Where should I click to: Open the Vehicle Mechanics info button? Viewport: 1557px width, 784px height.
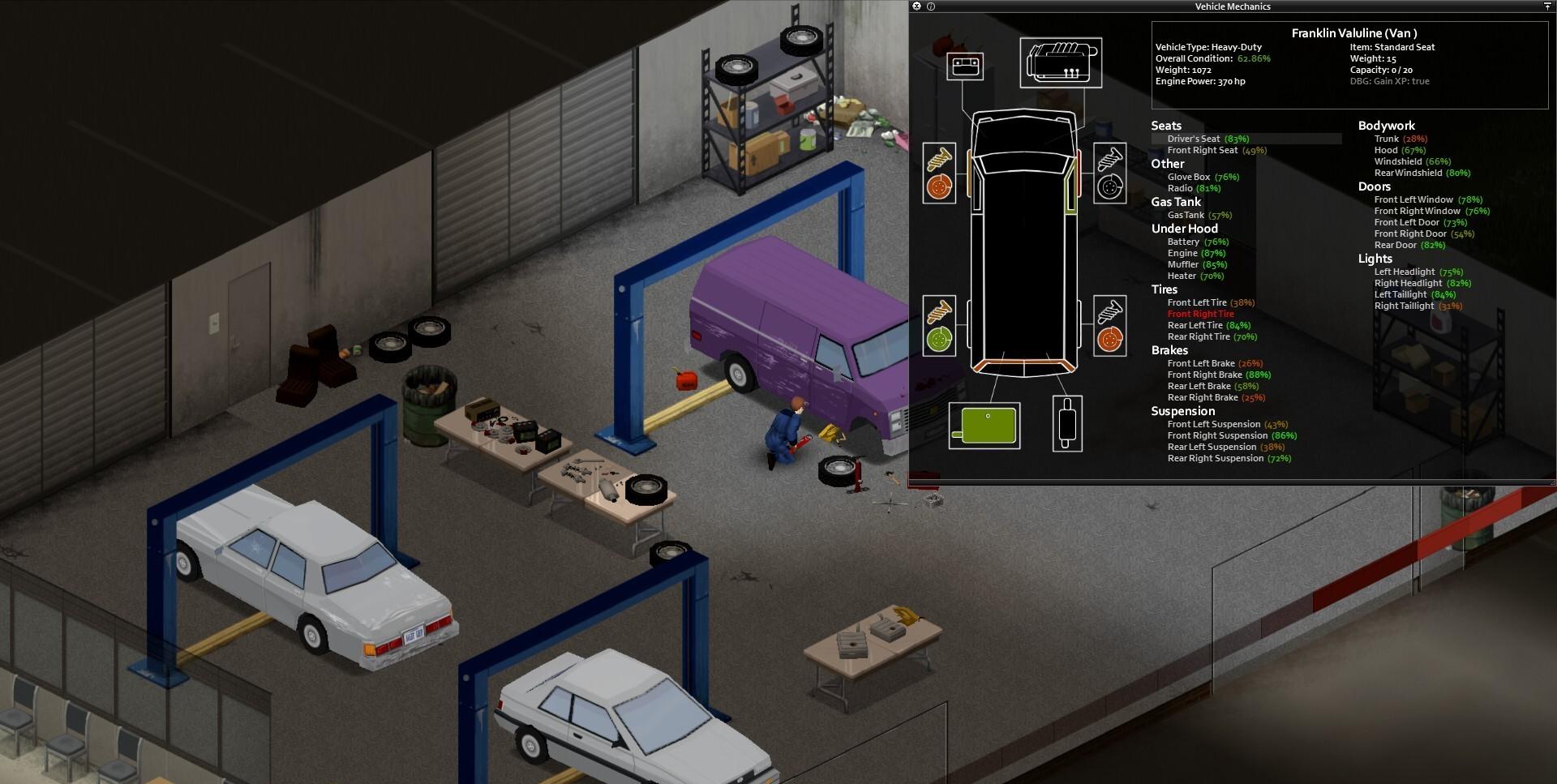click(x=931, y=6)
